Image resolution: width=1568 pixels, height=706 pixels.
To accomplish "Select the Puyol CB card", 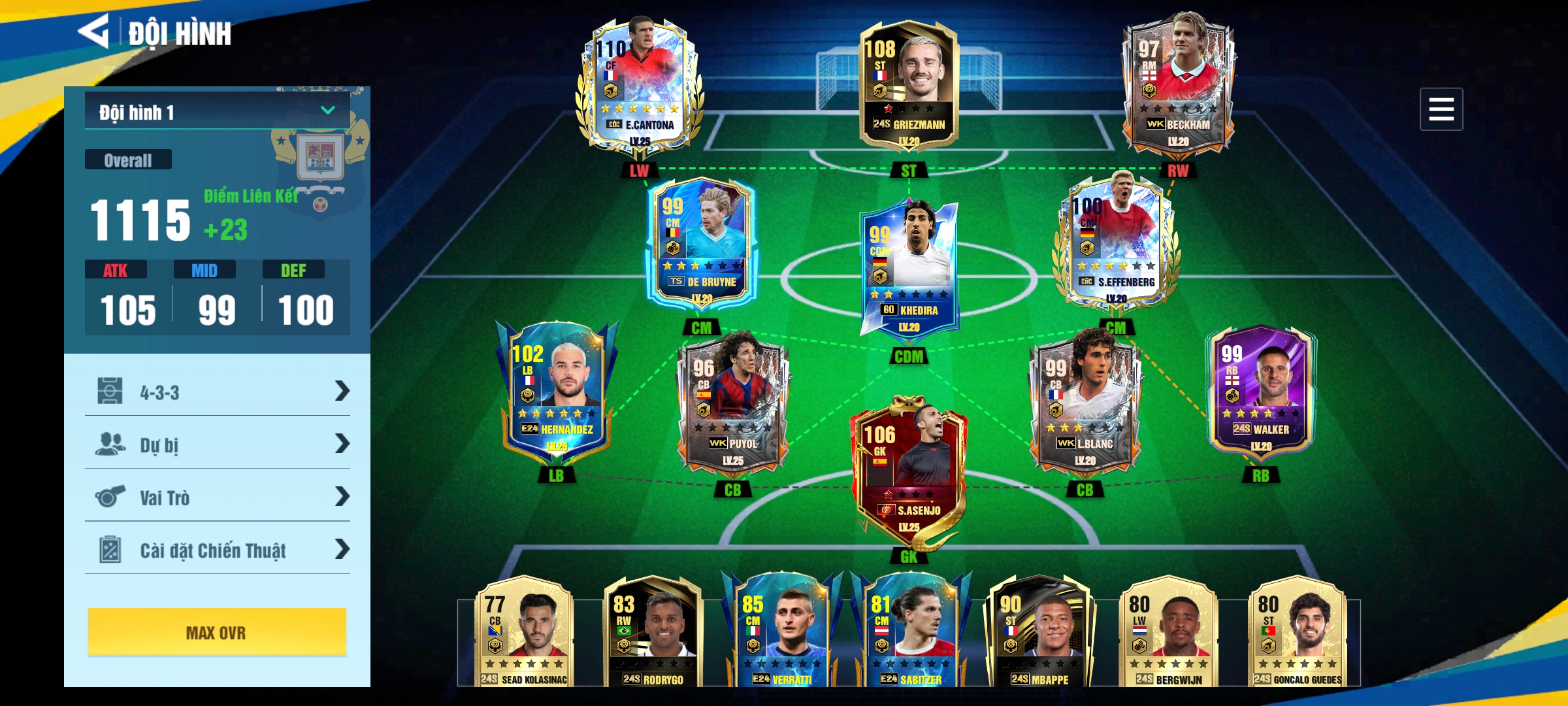I will coord(732,402).
